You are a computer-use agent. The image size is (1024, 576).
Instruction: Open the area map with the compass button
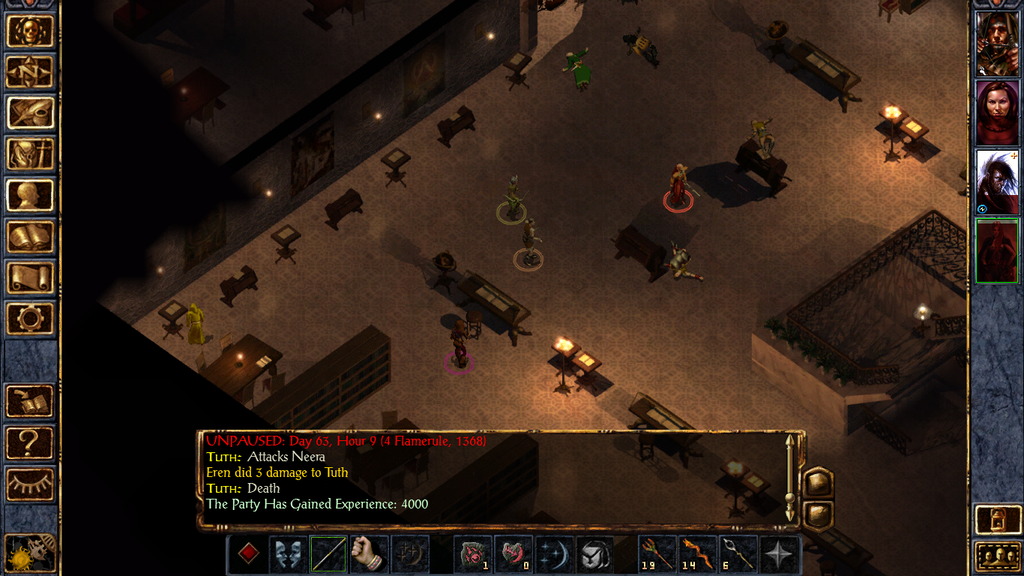[30, 71]
